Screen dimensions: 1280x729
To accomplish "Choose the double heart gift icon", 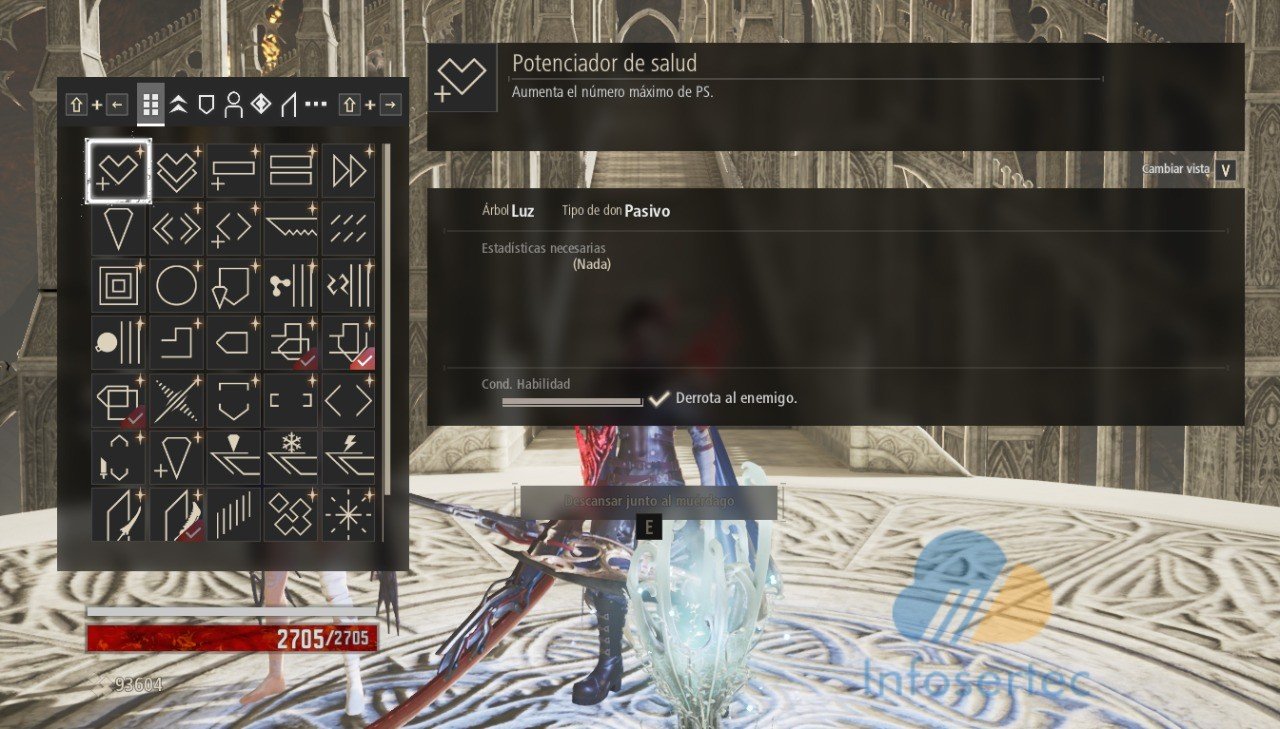I will click(176, 171).
